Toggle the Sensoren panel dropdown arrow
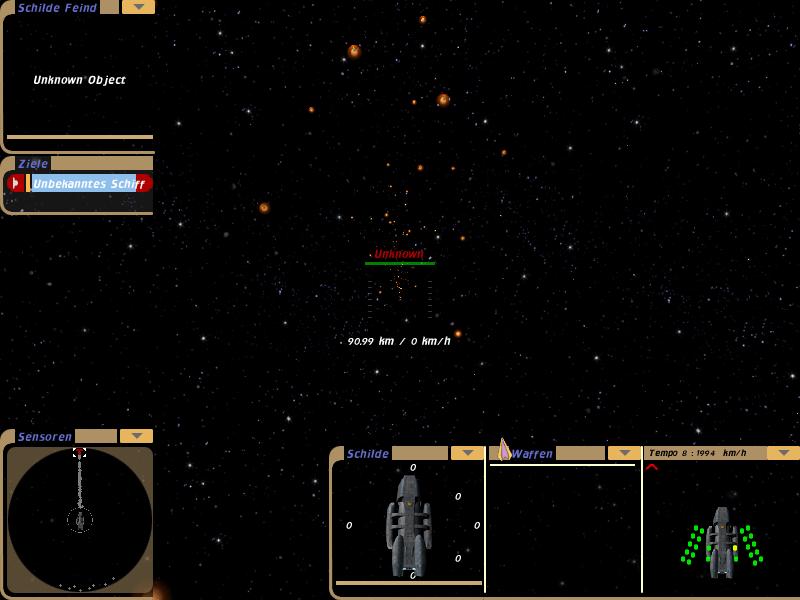 136,436
